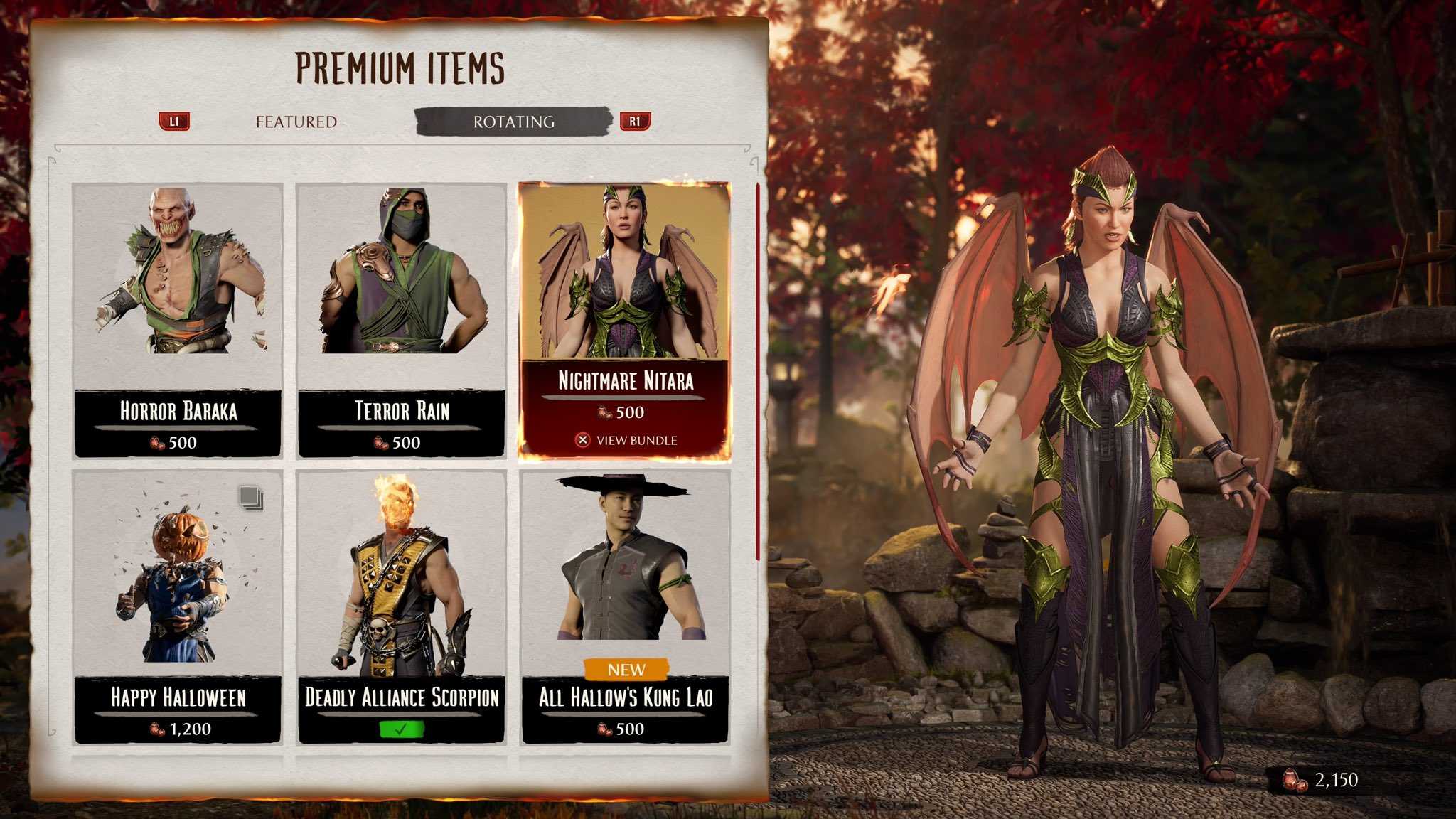Select the owned Deadly Alliance Scorpion skin

tap(401, 606)
